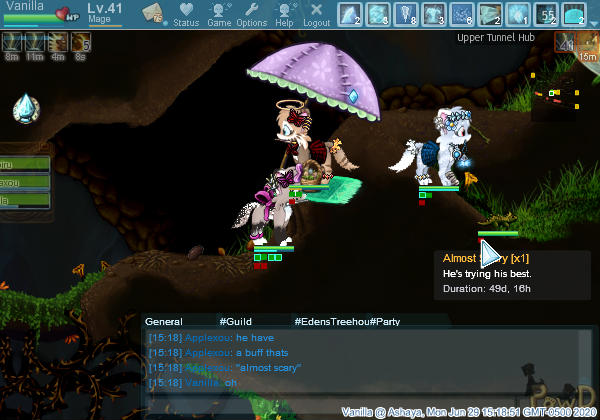Switch to the General chat tab
The height and width of the screenshot is (420, 600).
[163, 321]
